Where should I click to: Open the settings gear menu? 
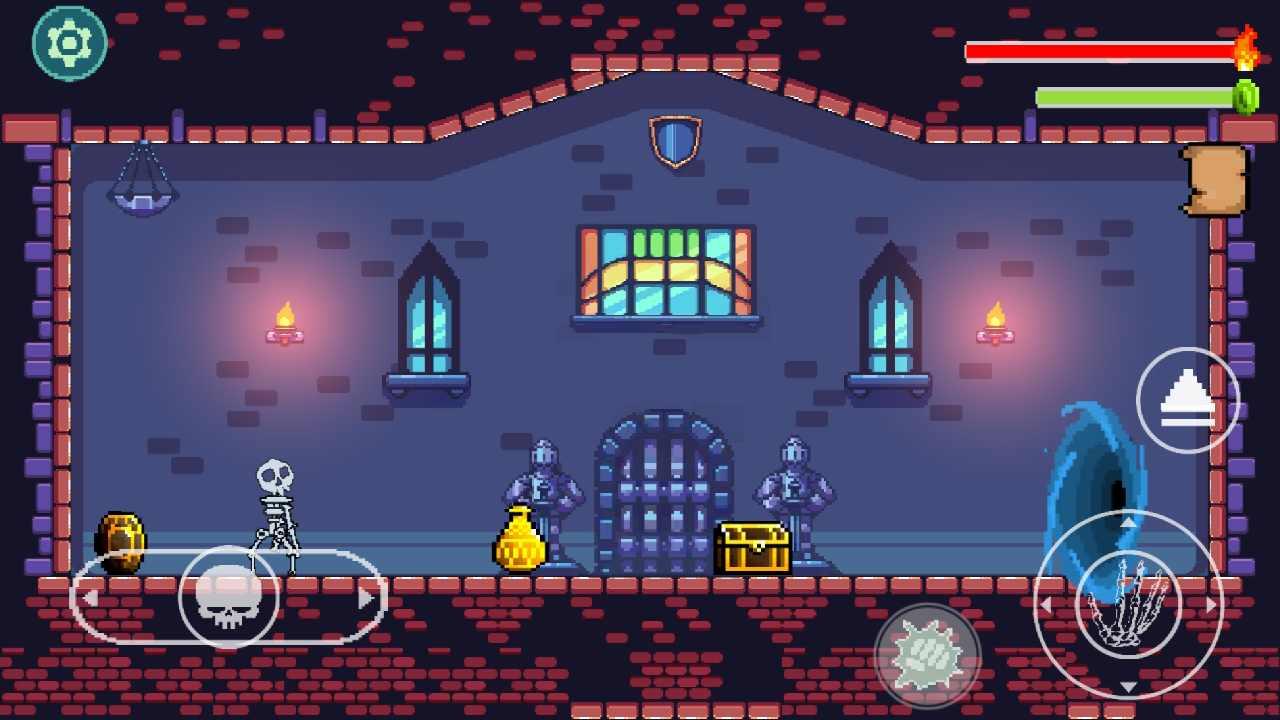tap(68, 42)
